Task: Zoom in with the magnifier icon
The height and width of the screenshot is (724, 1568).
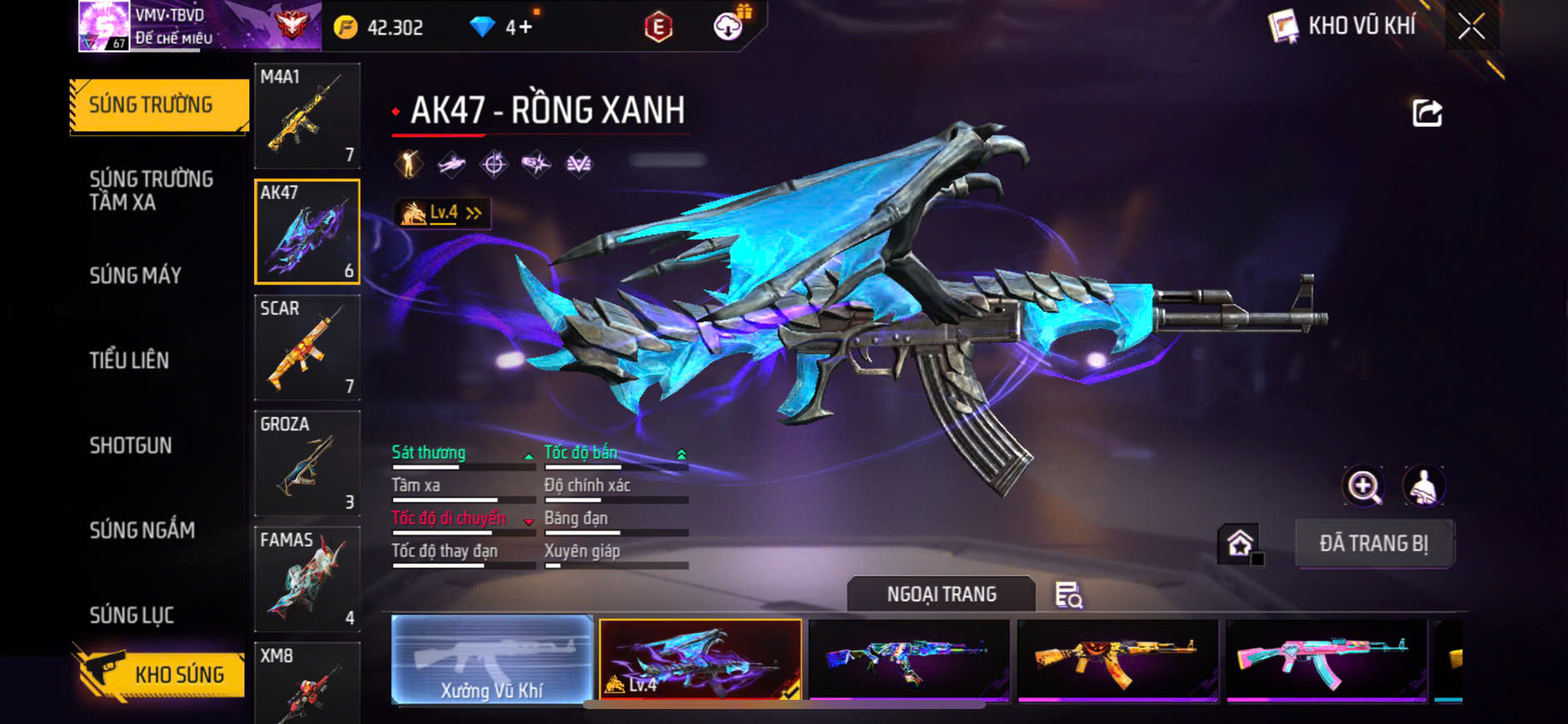Action: click(x=1363, y=486)
